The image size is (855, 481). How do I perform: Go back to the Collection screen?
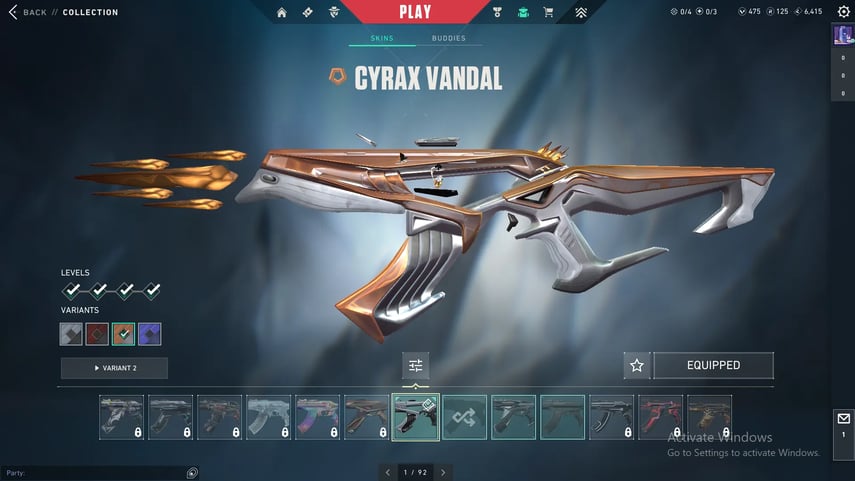(x=28, y=12)
